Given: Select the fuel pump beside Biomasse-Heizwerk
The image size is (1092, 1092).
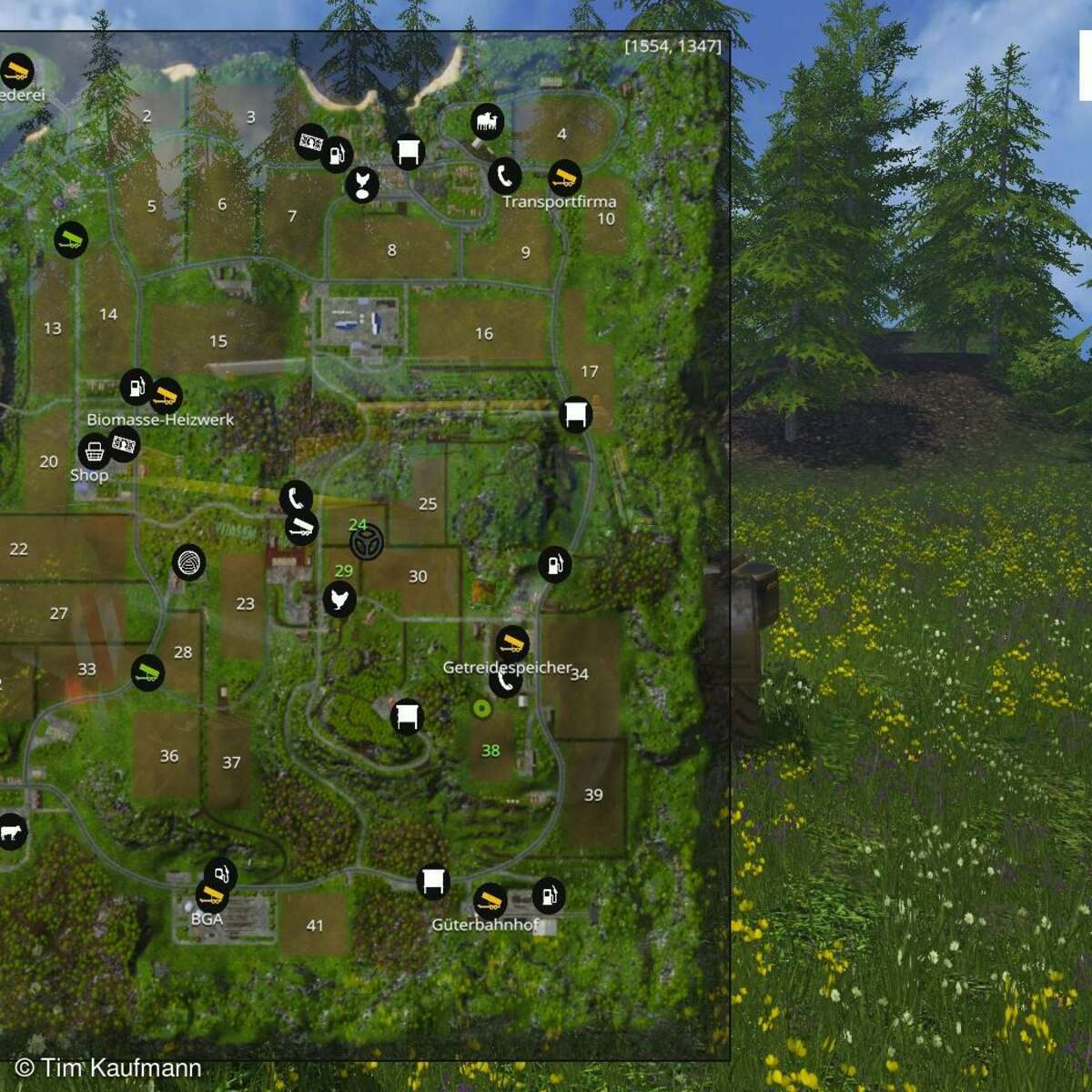Looking at the screenshot, I should [136, 388].
